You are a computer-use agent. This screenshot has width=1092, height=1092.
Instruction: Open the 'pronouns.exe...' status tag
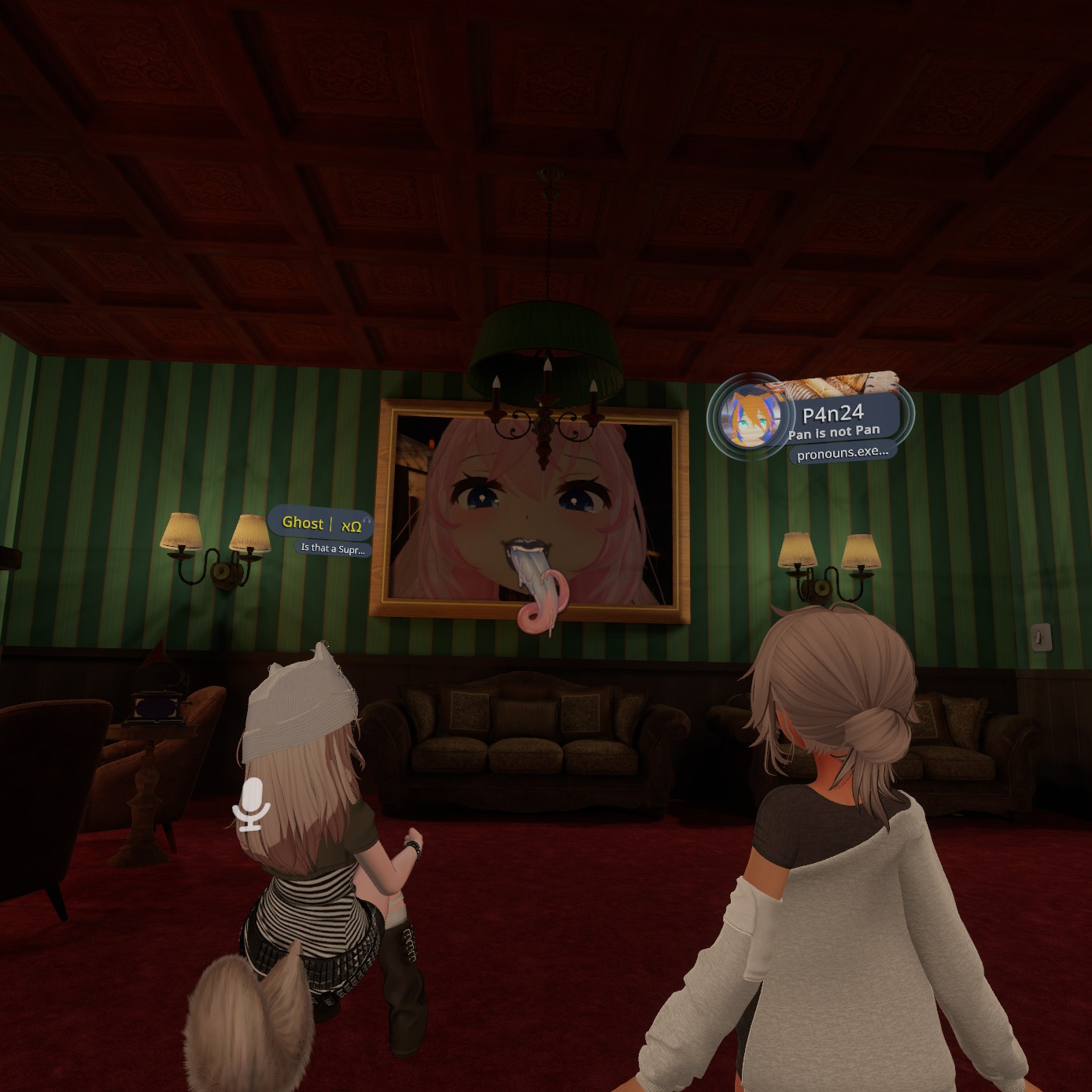pos(842,453)
